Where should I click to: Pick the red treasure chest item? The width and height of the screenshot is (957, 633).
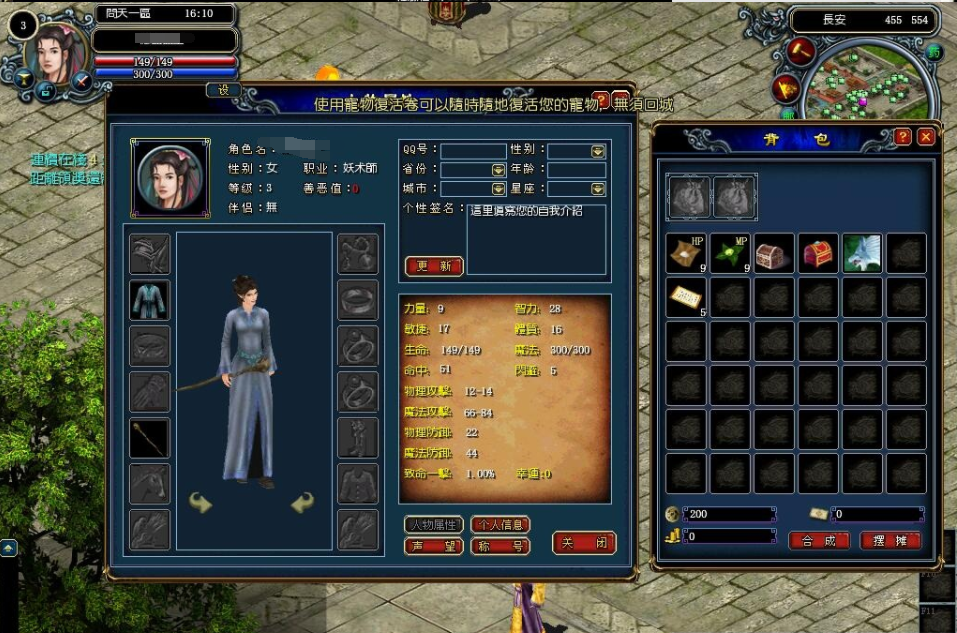click(818, 254)
